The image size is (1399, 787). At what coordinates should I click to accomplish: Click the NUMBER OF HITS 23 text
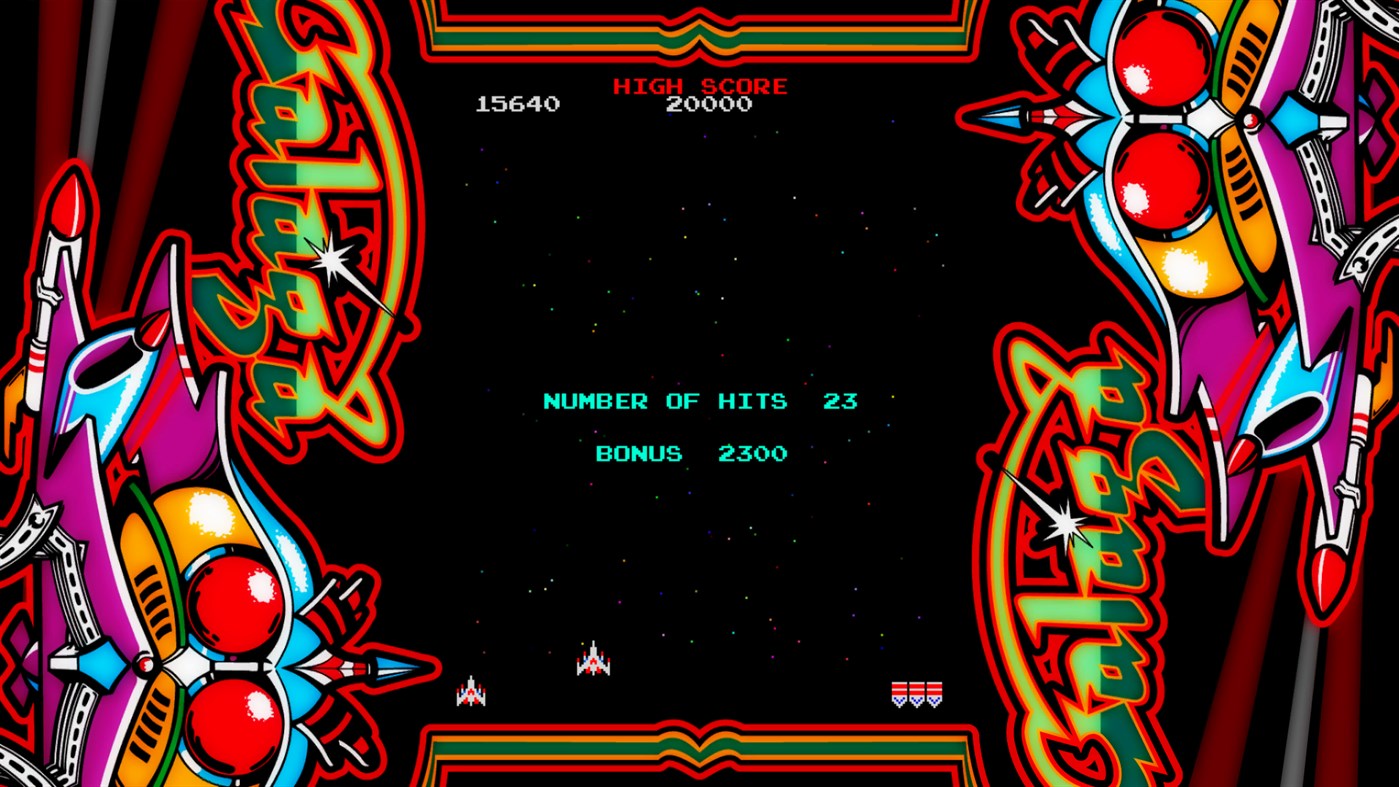tap(699, 400)
